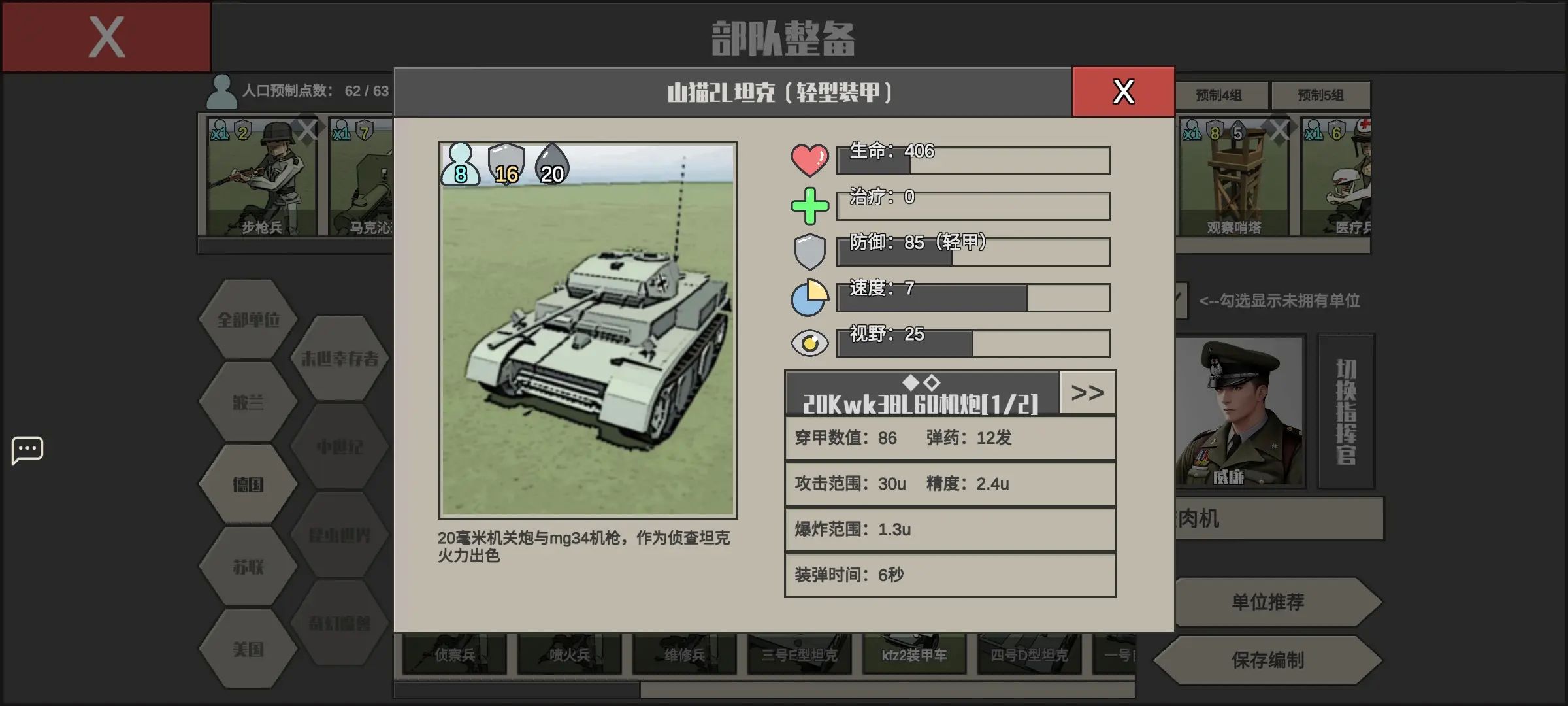The width and height of the screenshot is (1568, 706).
Task: Click the >> arrow to switch weapon
Action: tap(1086, 392)
